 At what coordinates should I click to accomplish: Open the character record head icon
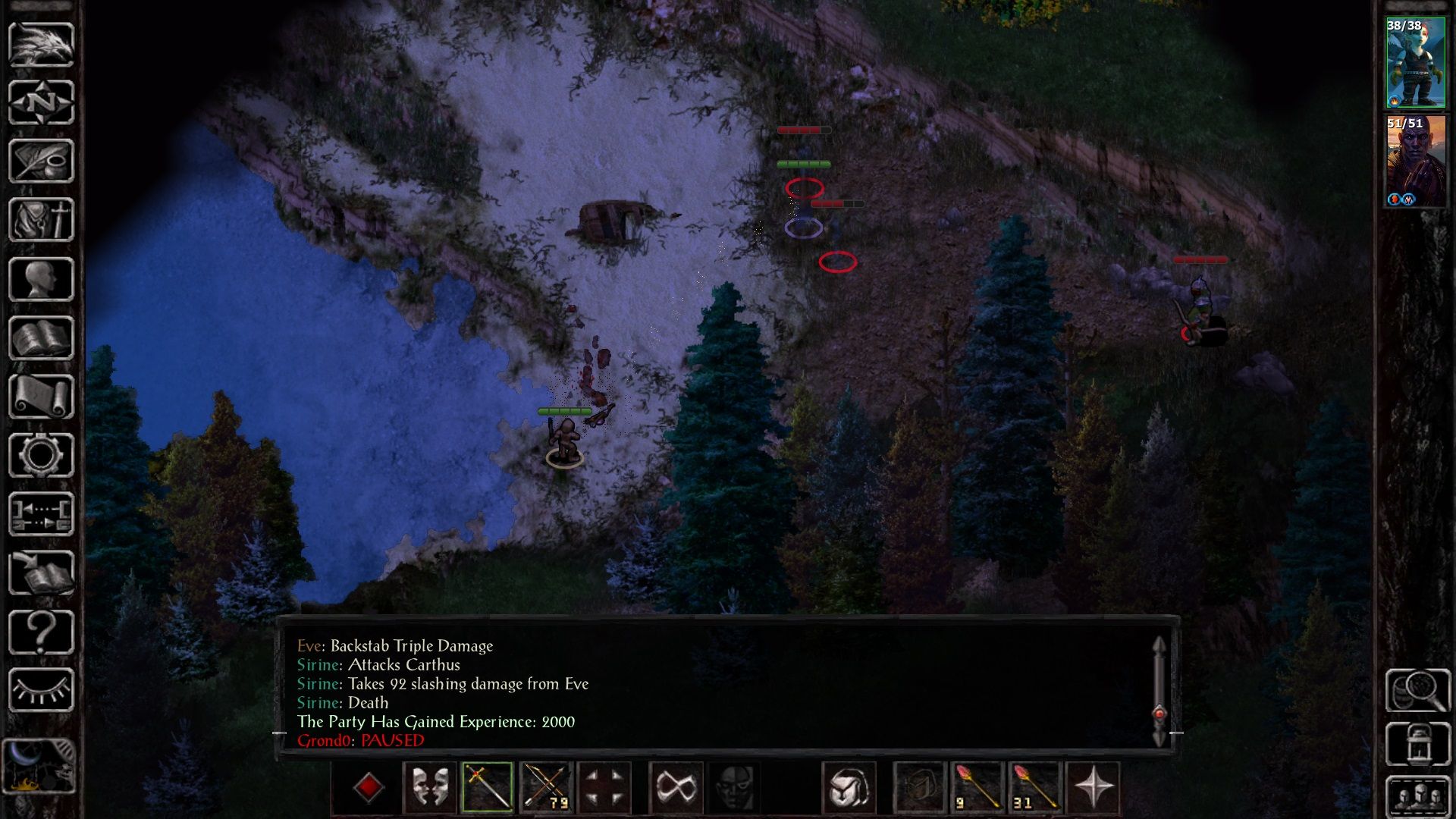tap(41, 279)
